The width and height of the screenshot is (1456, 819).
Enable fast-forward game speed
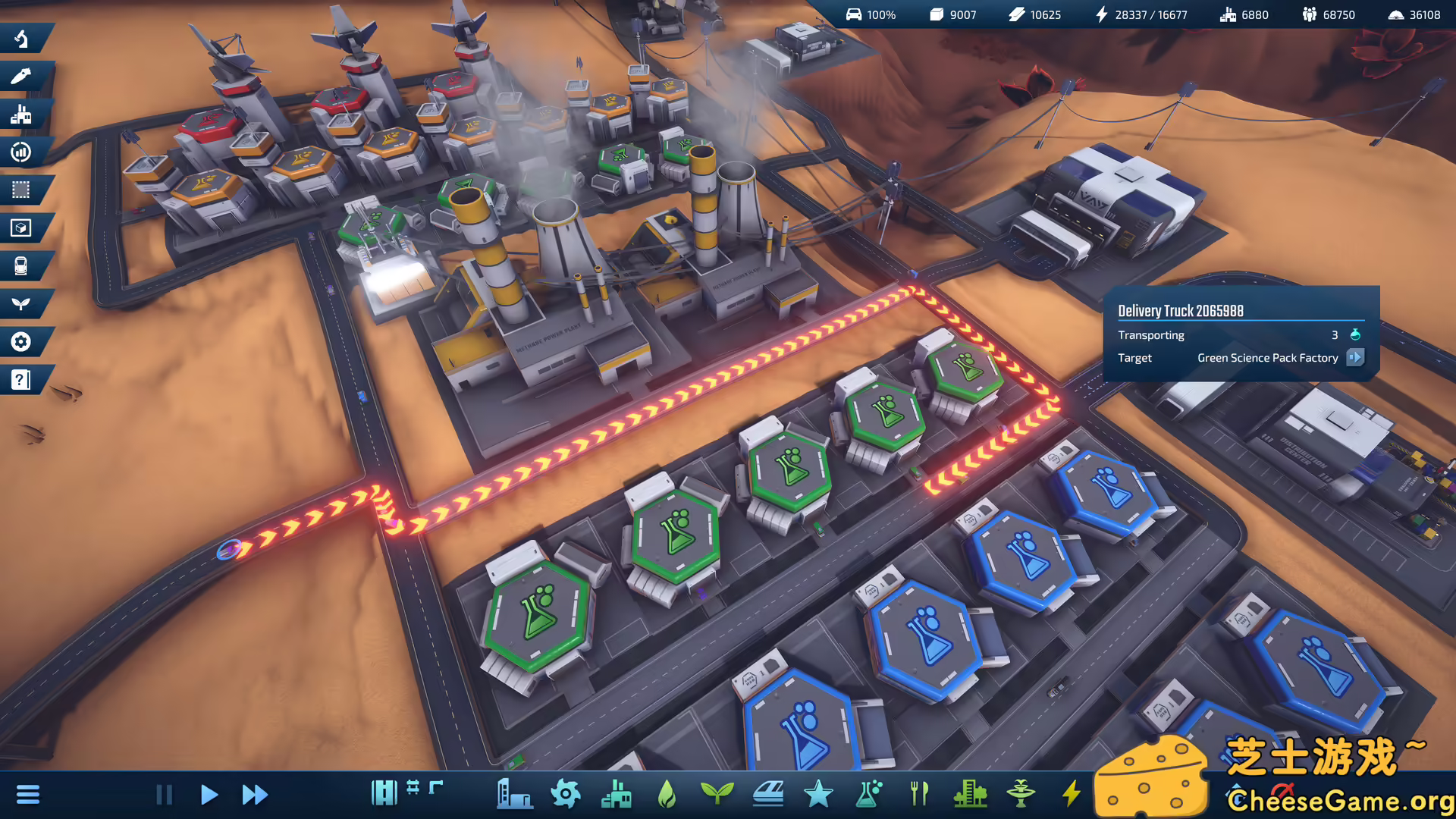(x=254, y=795)
